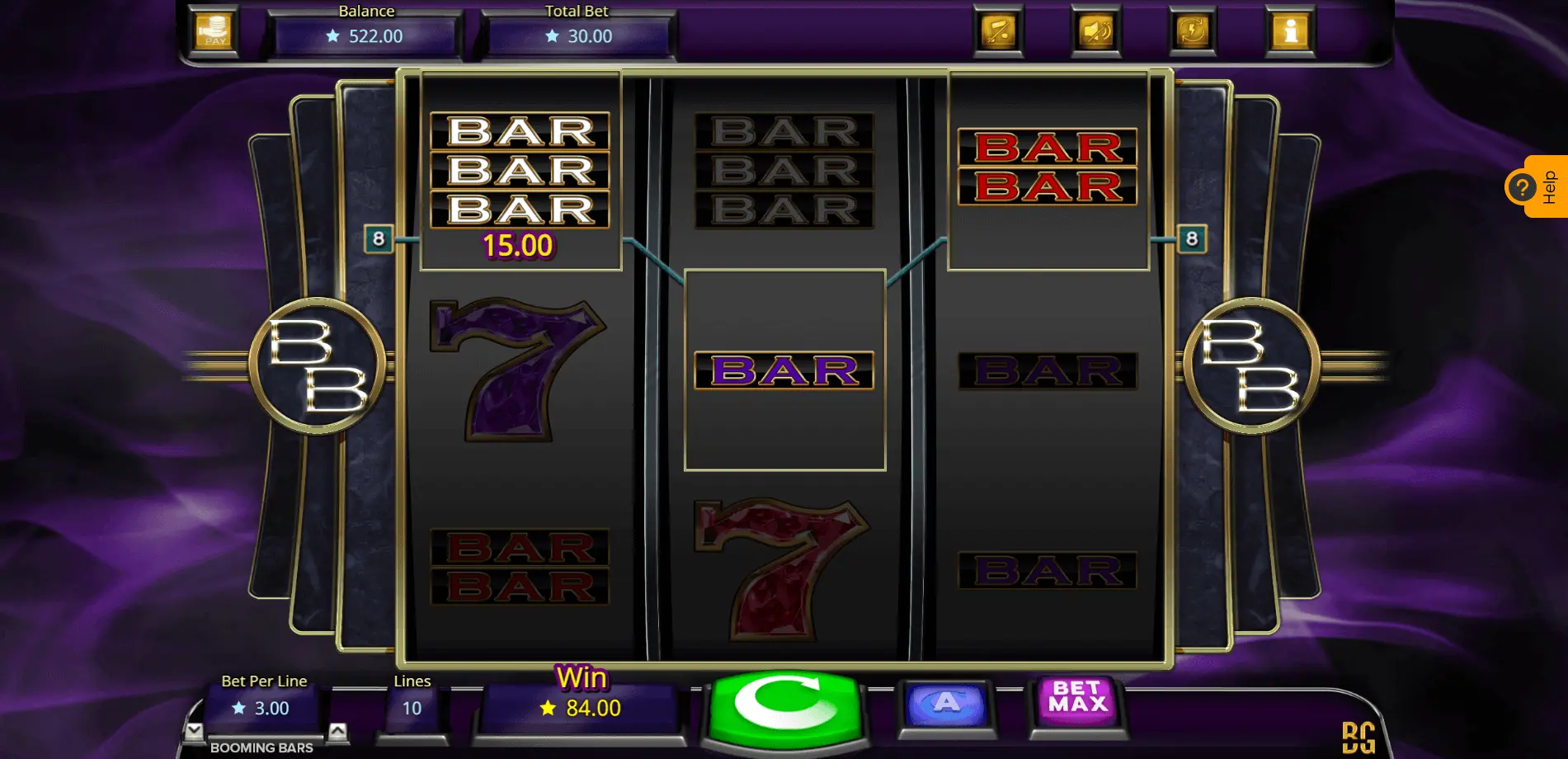The image size is (1568, 759).
Task: Toggle quick spin with the lightning icon
Action: [x=1193, y=31]
